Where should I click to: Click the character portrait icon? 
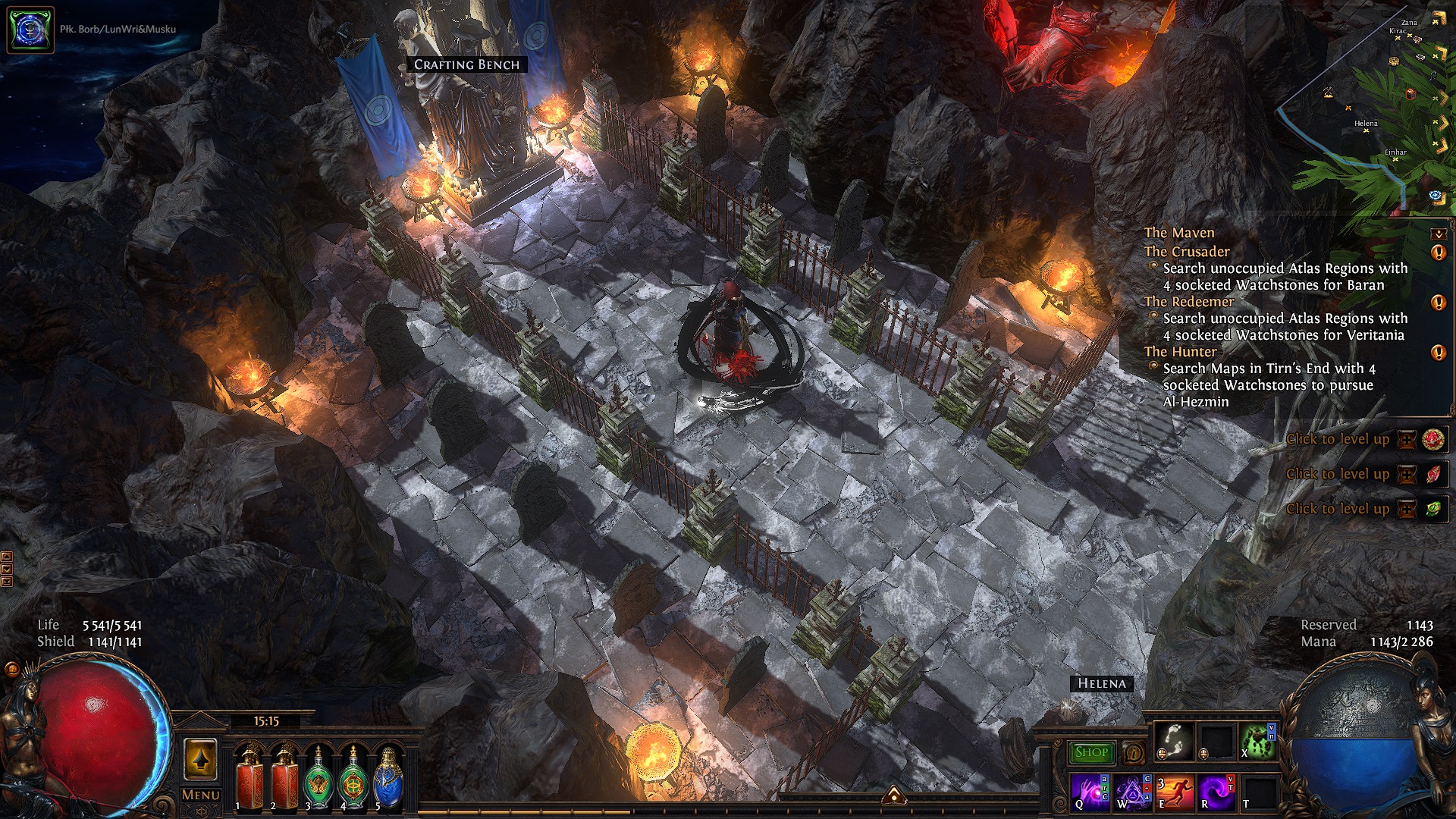coord(30,30)
